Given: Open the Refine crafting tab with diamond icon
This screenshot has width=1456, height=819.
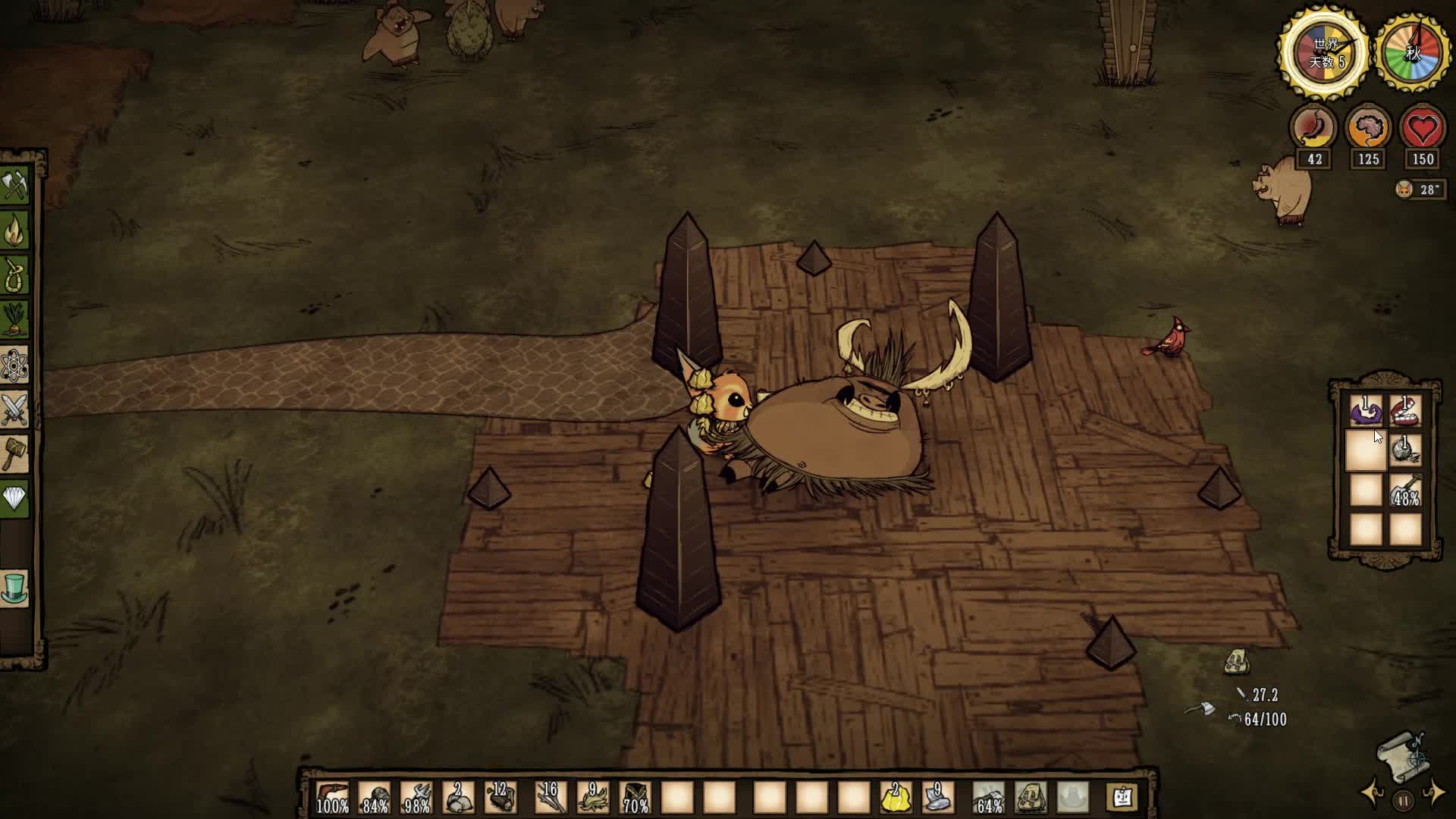Looking at the screenshot, I should [x=14, y=499].
